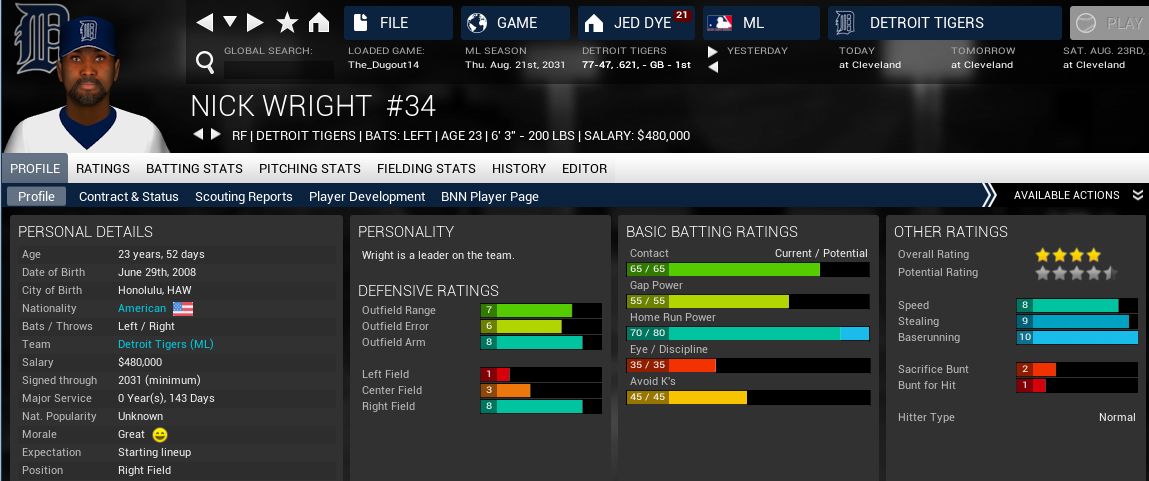Follow the Detroit Tigers (ML) team link
This screenshot has width=1149, height=481.
coord(166,344)
